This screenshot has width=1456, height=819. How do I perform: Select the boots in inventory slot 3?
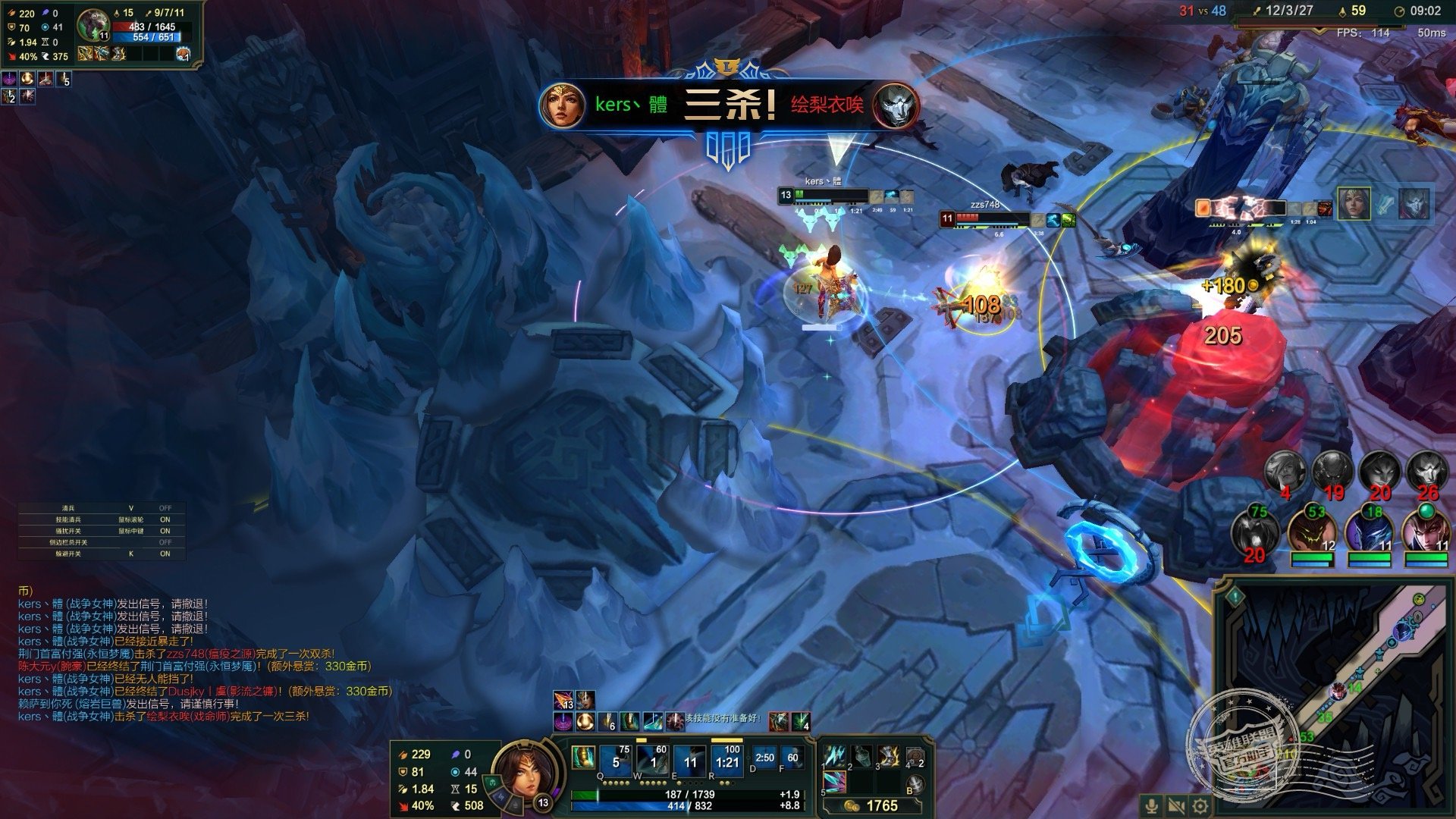888,756
